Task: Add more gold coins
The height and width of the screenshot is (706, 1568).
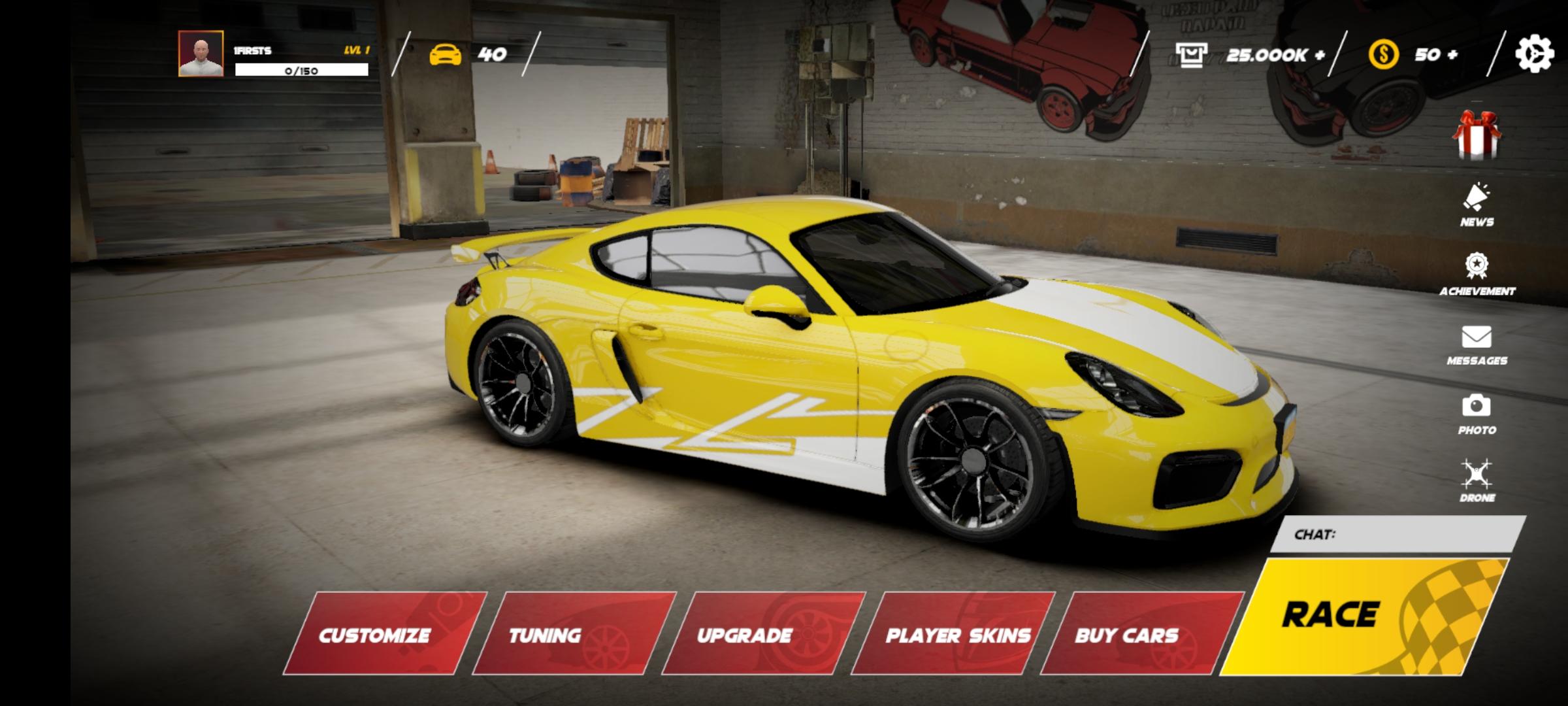Action: (1452, 54)
